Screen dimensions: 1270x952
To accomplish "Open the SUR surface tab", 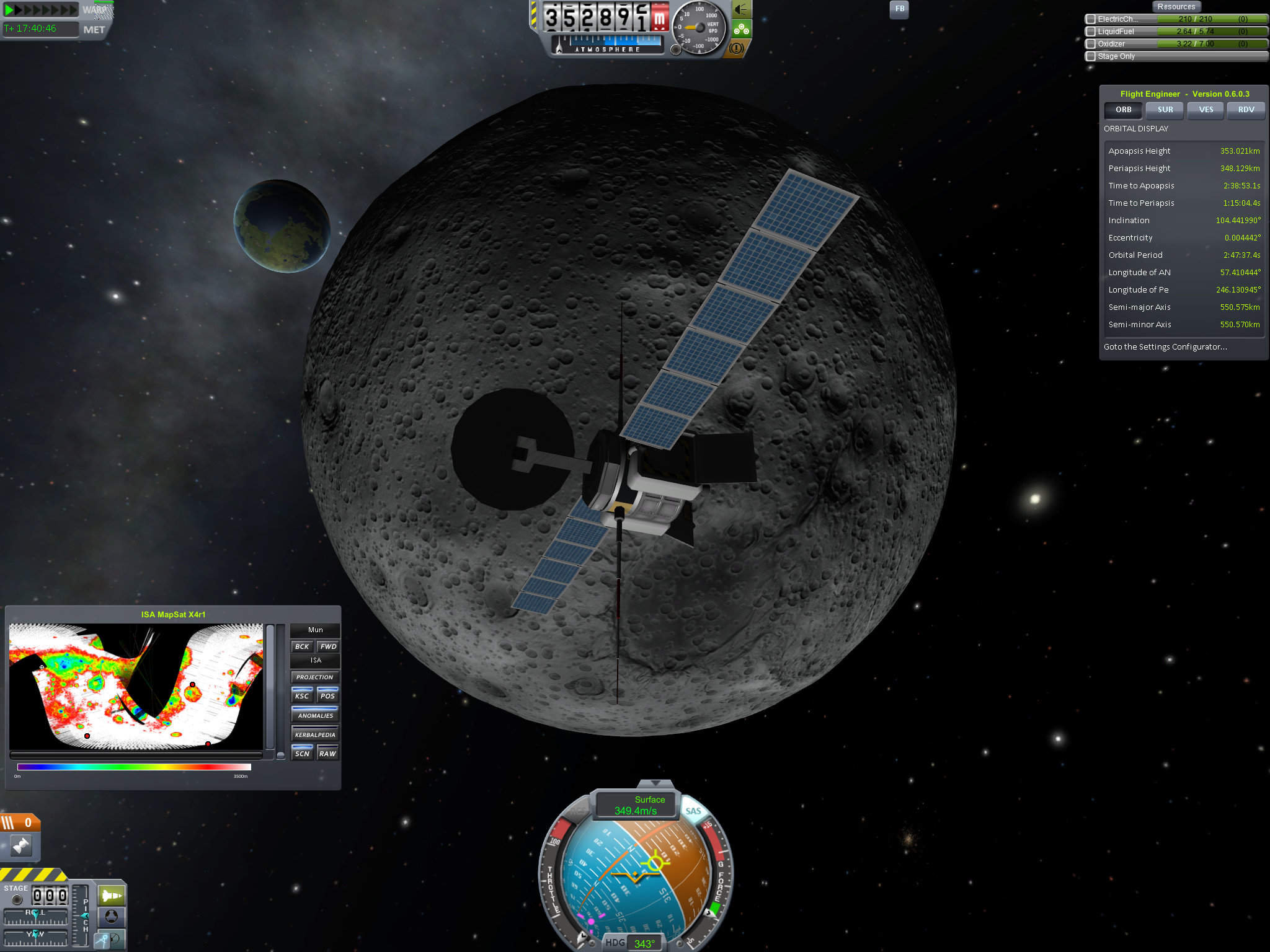I will (1165, 110).
